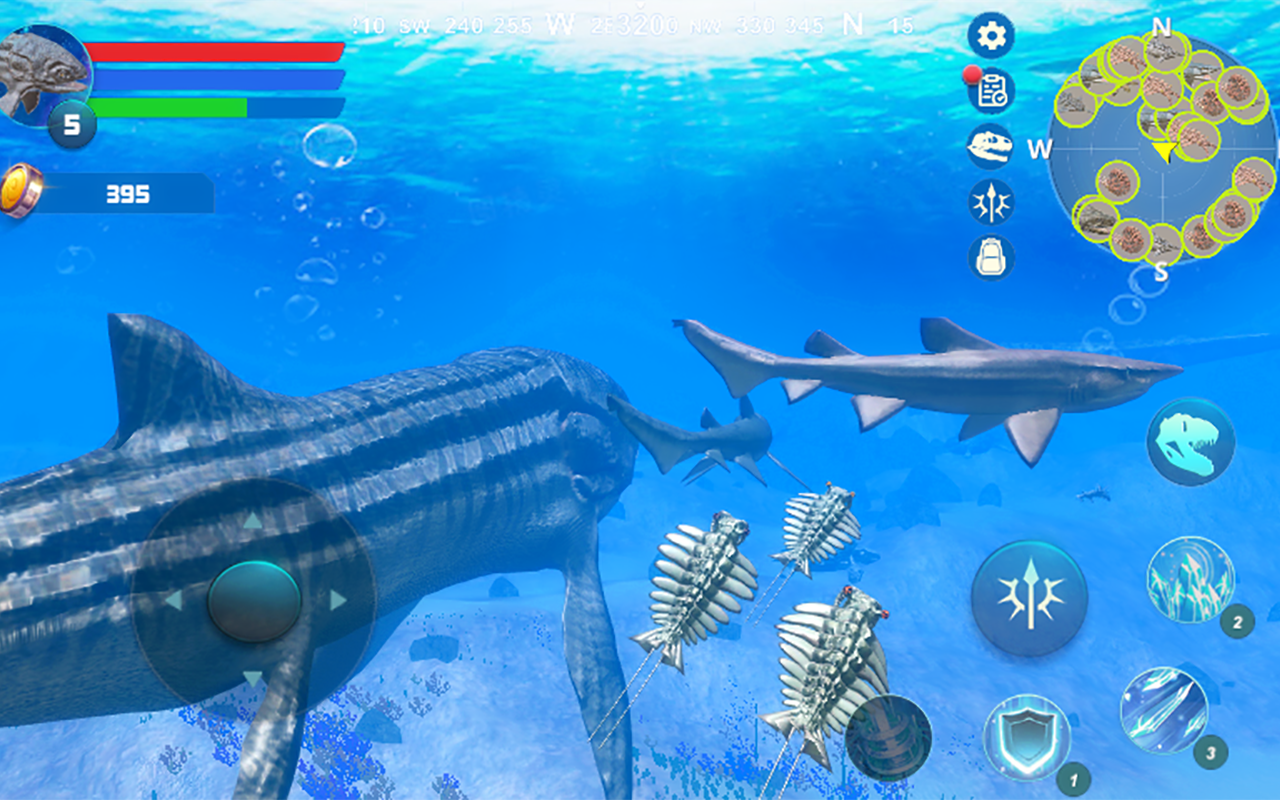Screen dimensions: 1280x800
Task: Attack with the large trident button
Action: [x=1029, y=598]
